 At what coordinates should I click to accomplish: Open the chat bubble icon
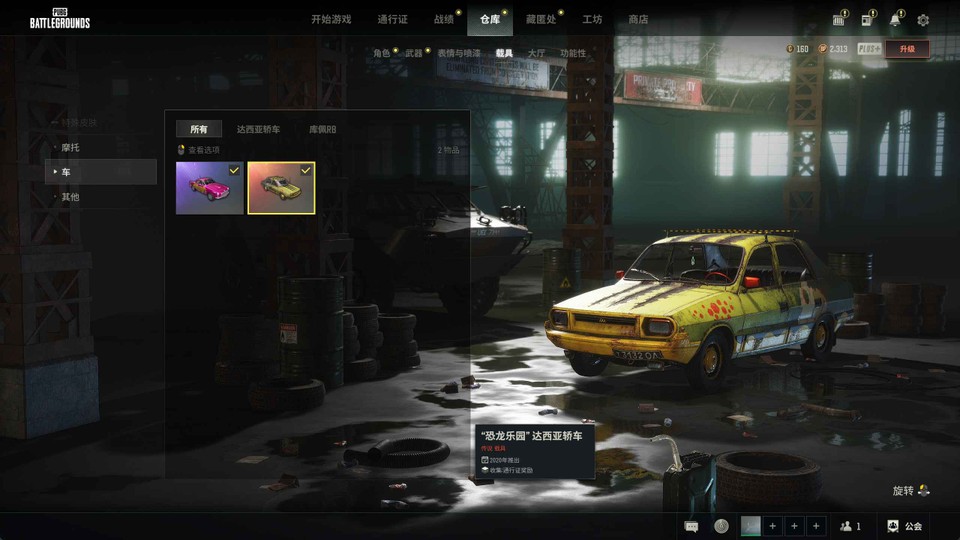click(x=691, y=526)
